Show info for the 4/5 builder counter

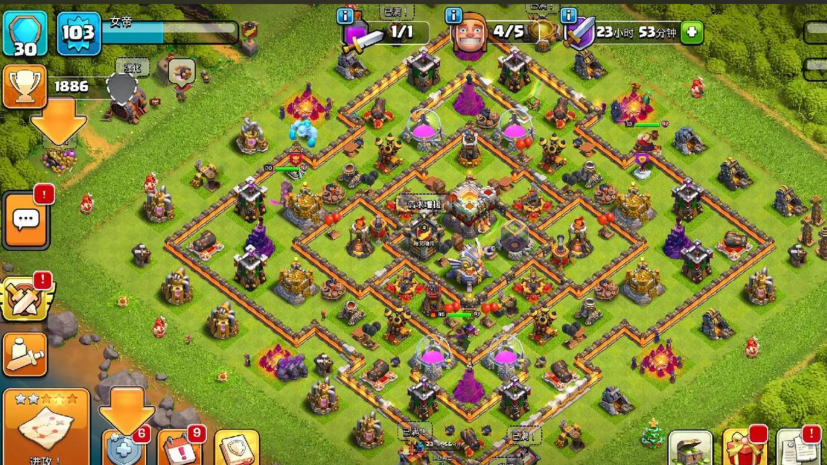coord(453,16)
